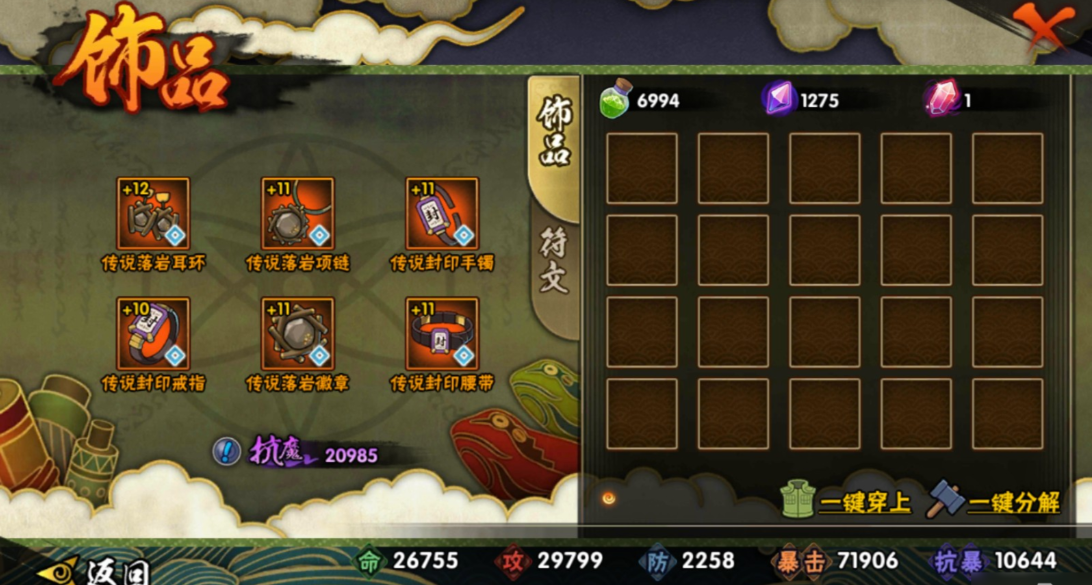Choose the 传说封印手镯 bracelet slot
Image resolution: width=1092 pixels, height=585 pixels.
click(x=442, y=214)
